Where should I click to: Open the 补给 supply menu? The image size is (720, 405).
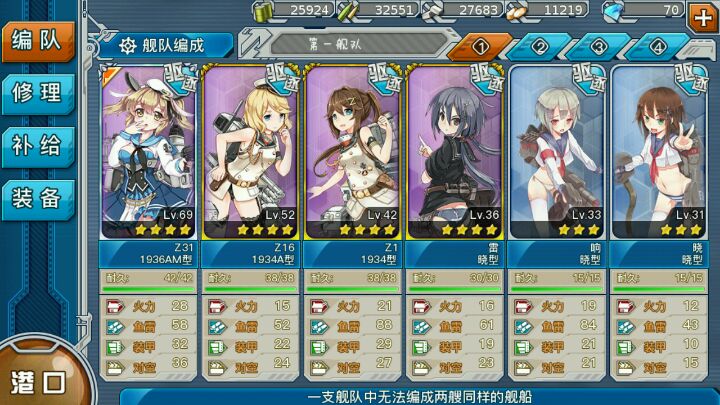point(37,145)
